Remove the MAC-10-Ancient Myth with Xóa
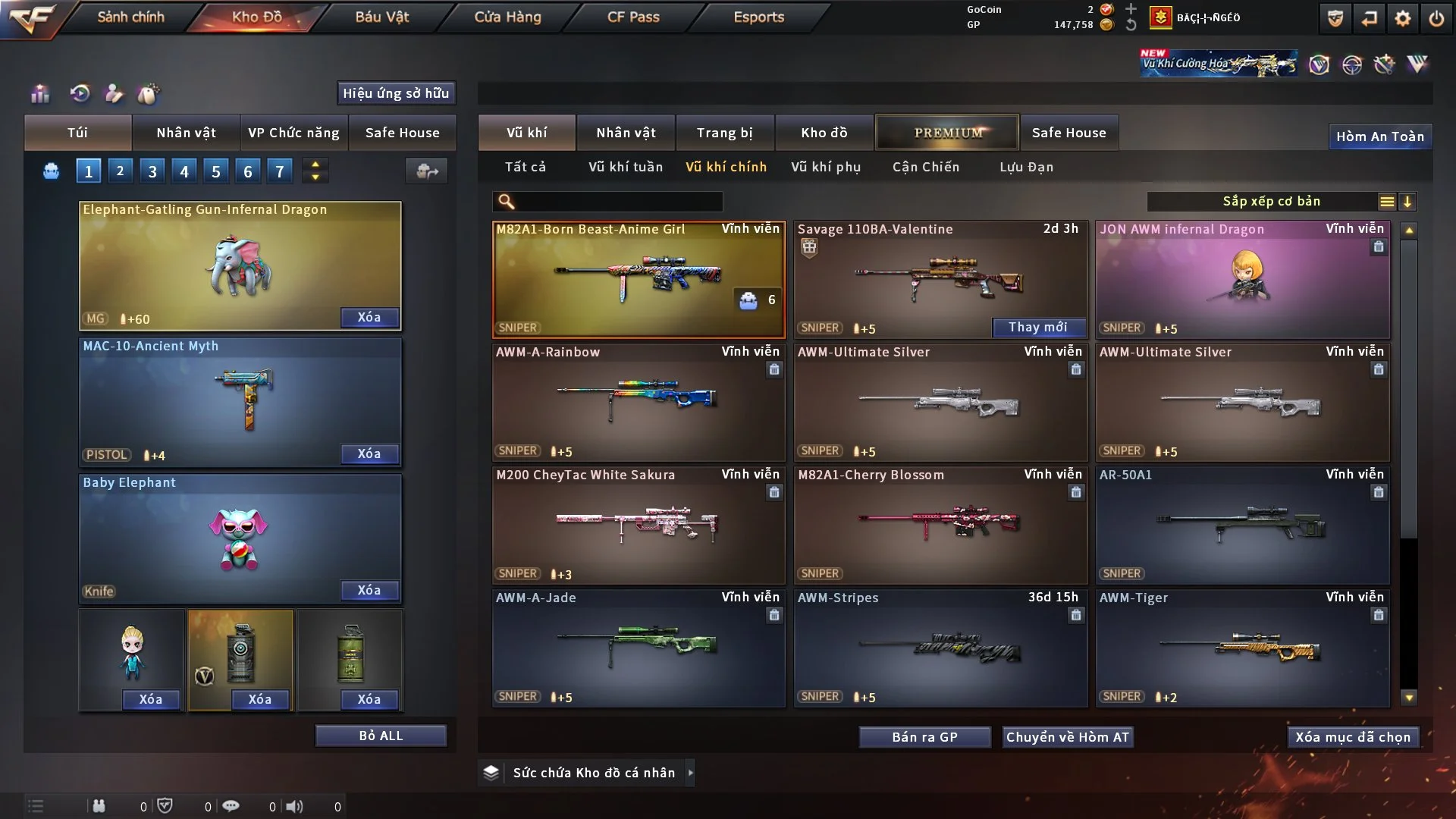The image size is (1456, 819). (x=369, y=453)
